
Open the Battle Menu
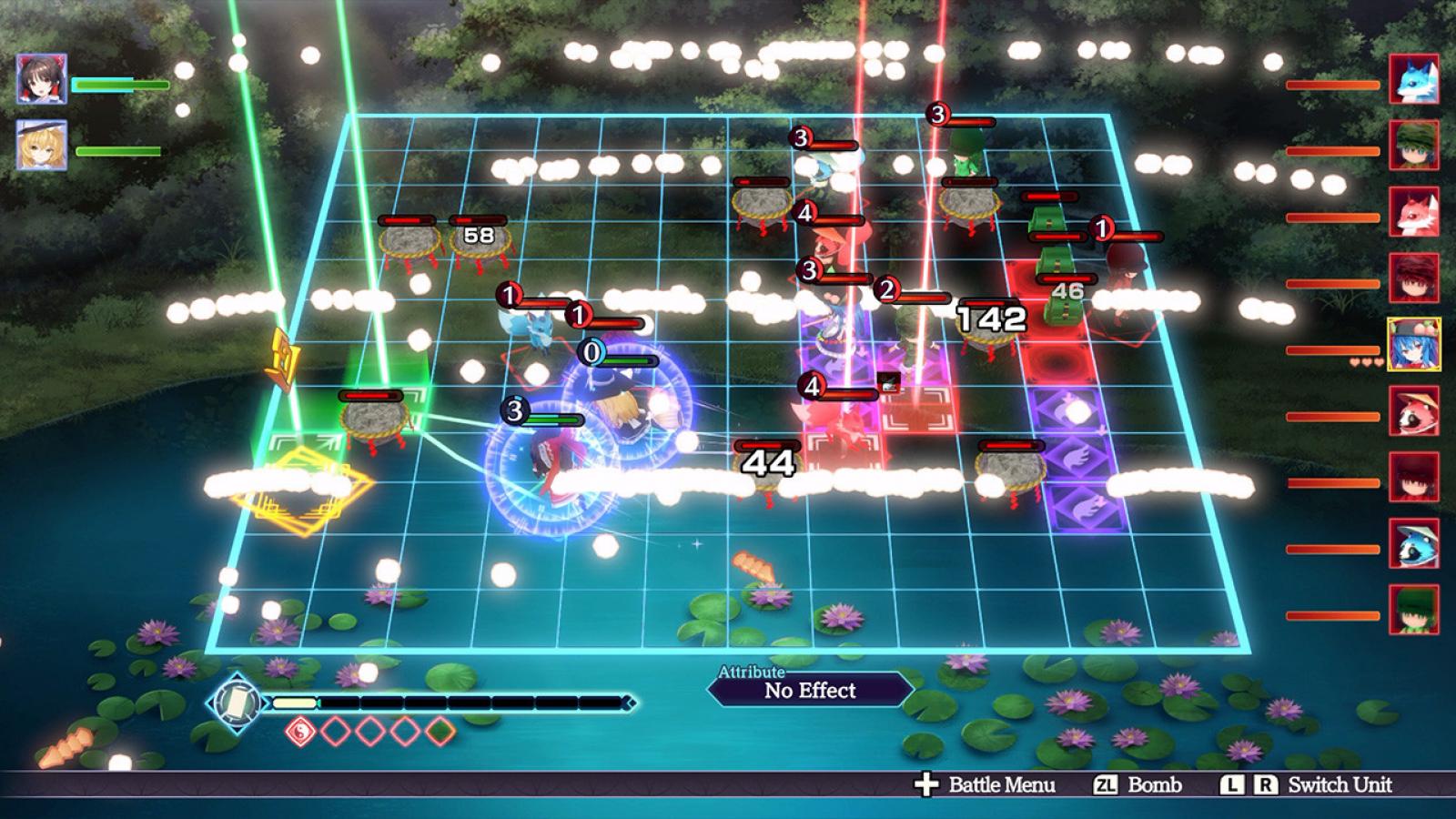click(x=986, y=784)
